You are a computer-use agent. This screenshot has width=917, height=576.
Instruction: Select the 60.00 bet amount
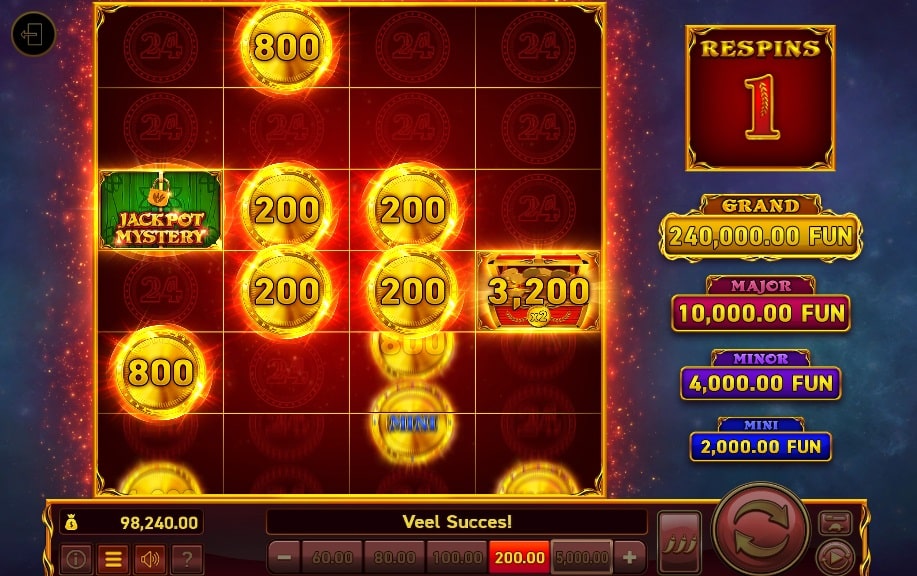332,557
